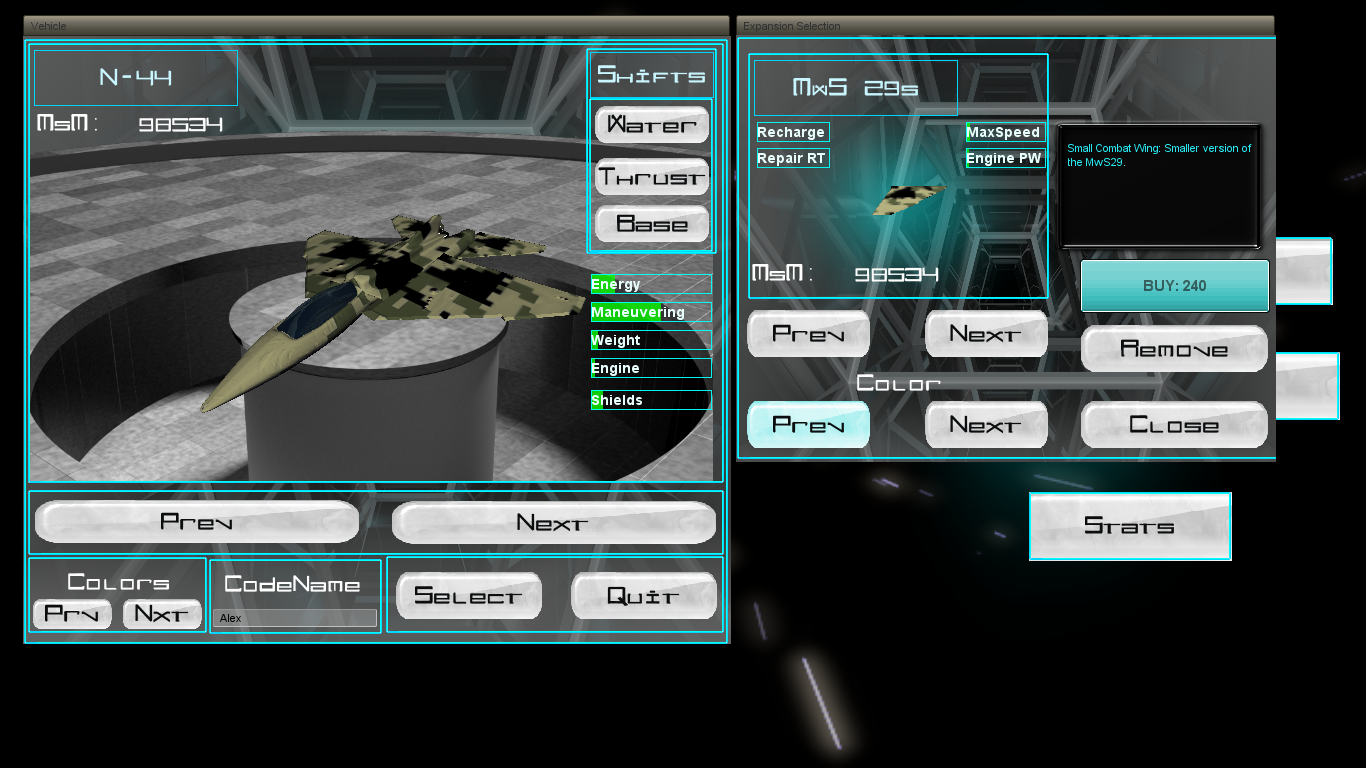Select the Thrust shift option

tap(651, 176)
